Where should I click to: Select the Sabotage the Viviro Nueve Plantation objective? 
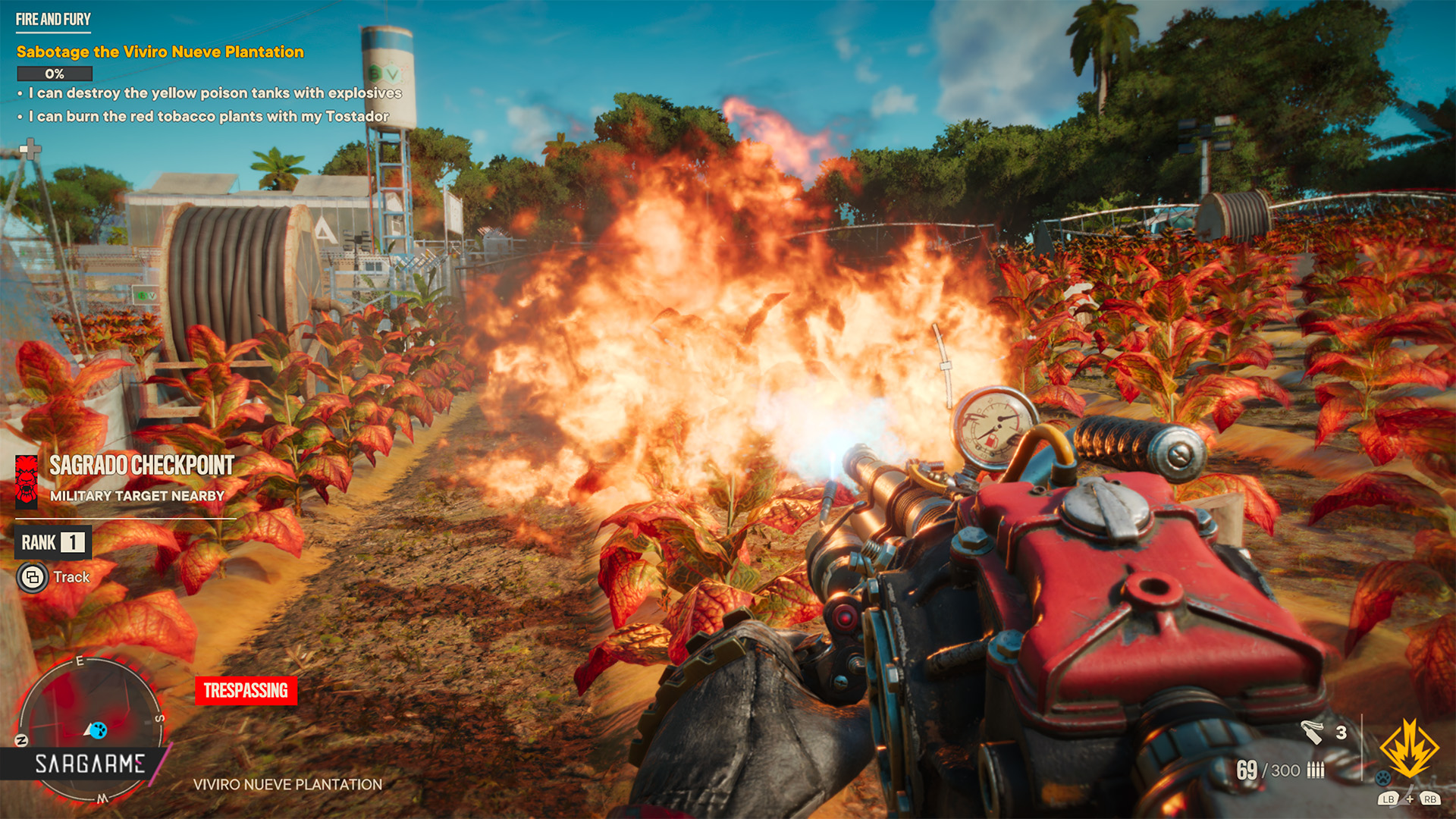(160, 52)
